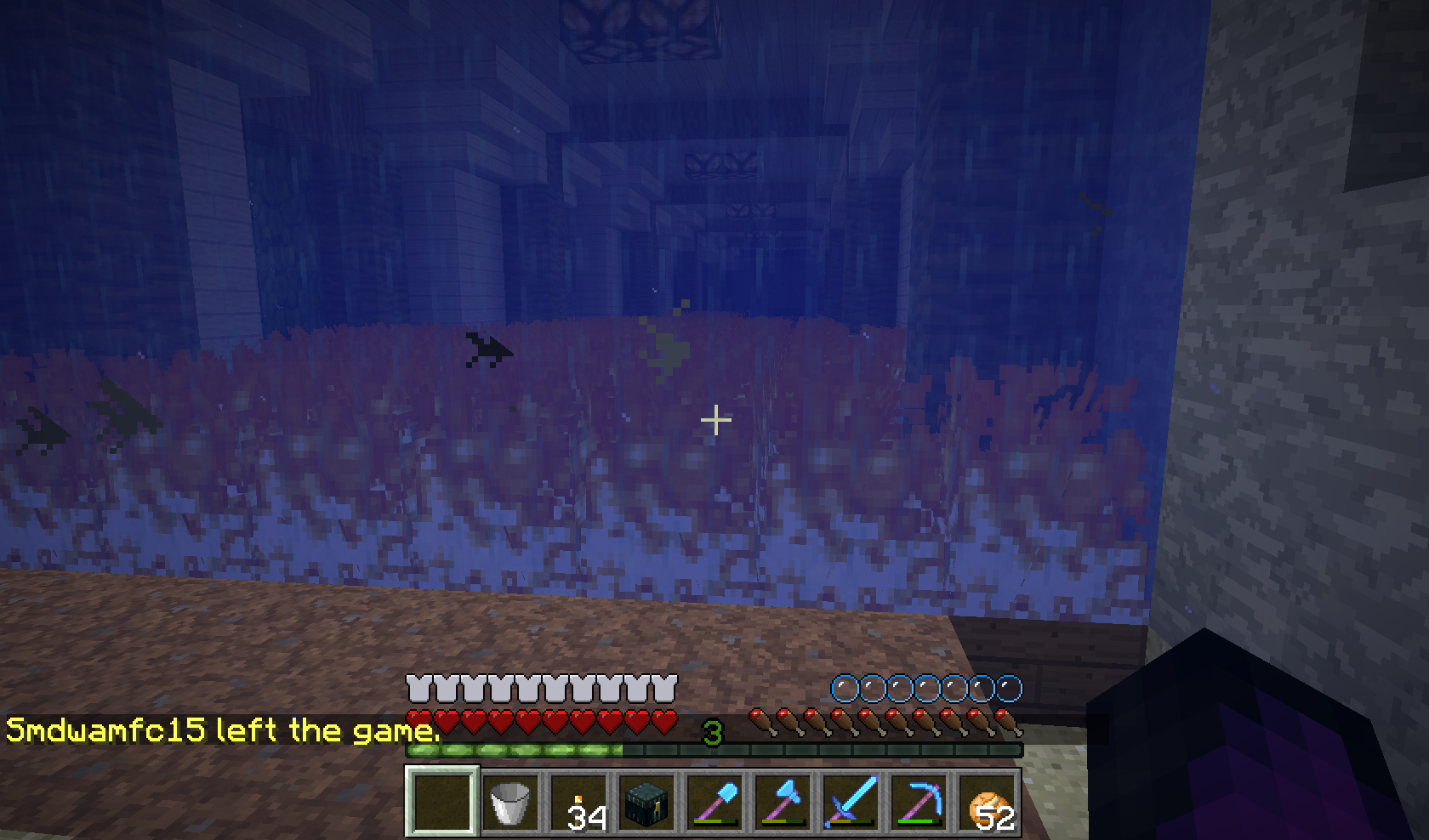This screenshot has height=840, width=1429.
Task: Select the highlighted empty first hotbar slot
Action: (x=442, y=802)
